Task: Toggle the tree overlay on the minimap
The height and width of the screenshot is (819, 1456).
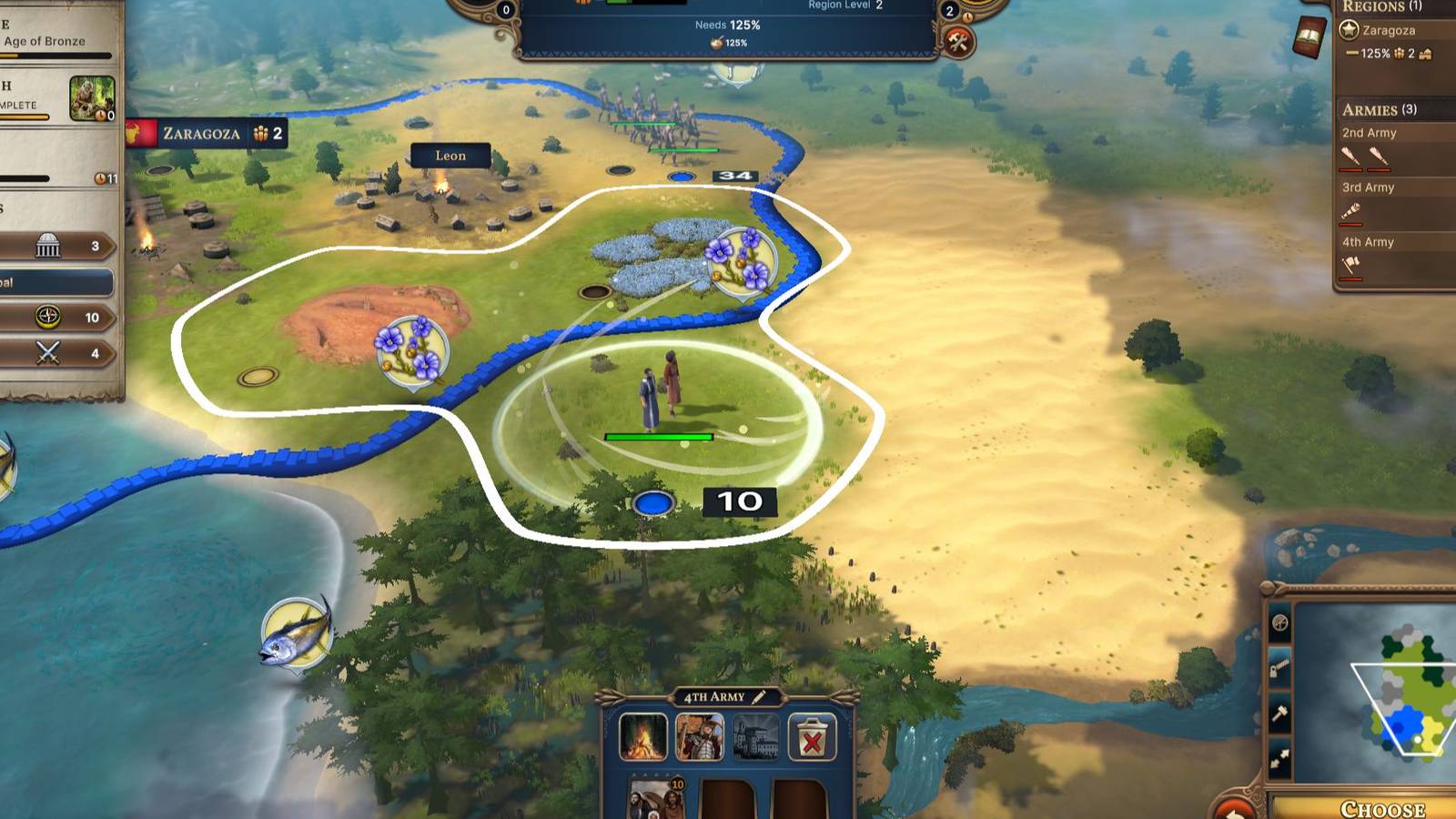Action: click(1279, 623)
